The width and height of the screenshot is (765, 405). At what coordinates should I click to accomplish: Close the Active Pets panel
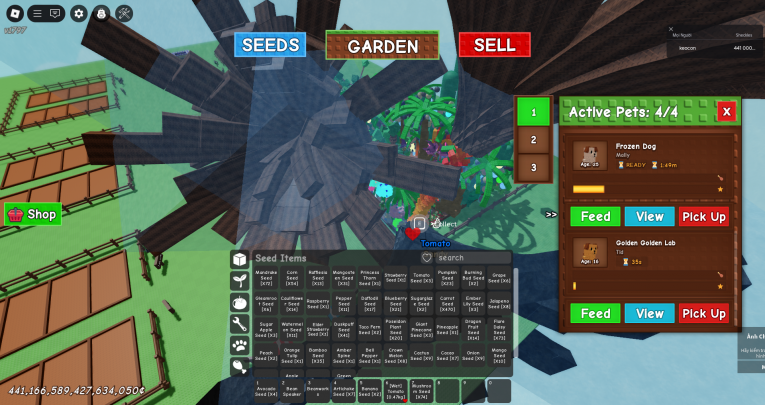pos(726,111)
